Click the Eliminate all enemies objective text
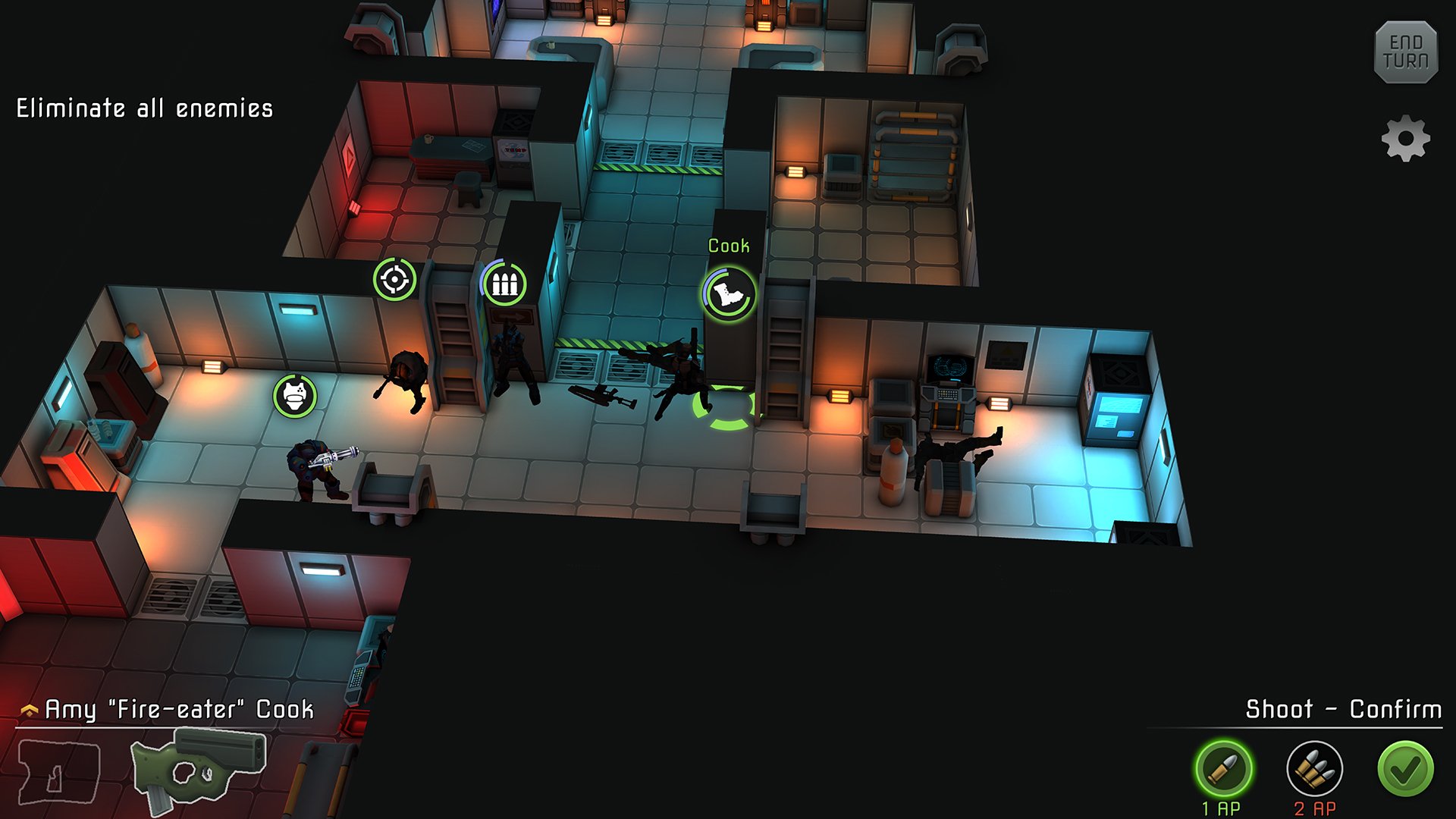 coord(143,108)
